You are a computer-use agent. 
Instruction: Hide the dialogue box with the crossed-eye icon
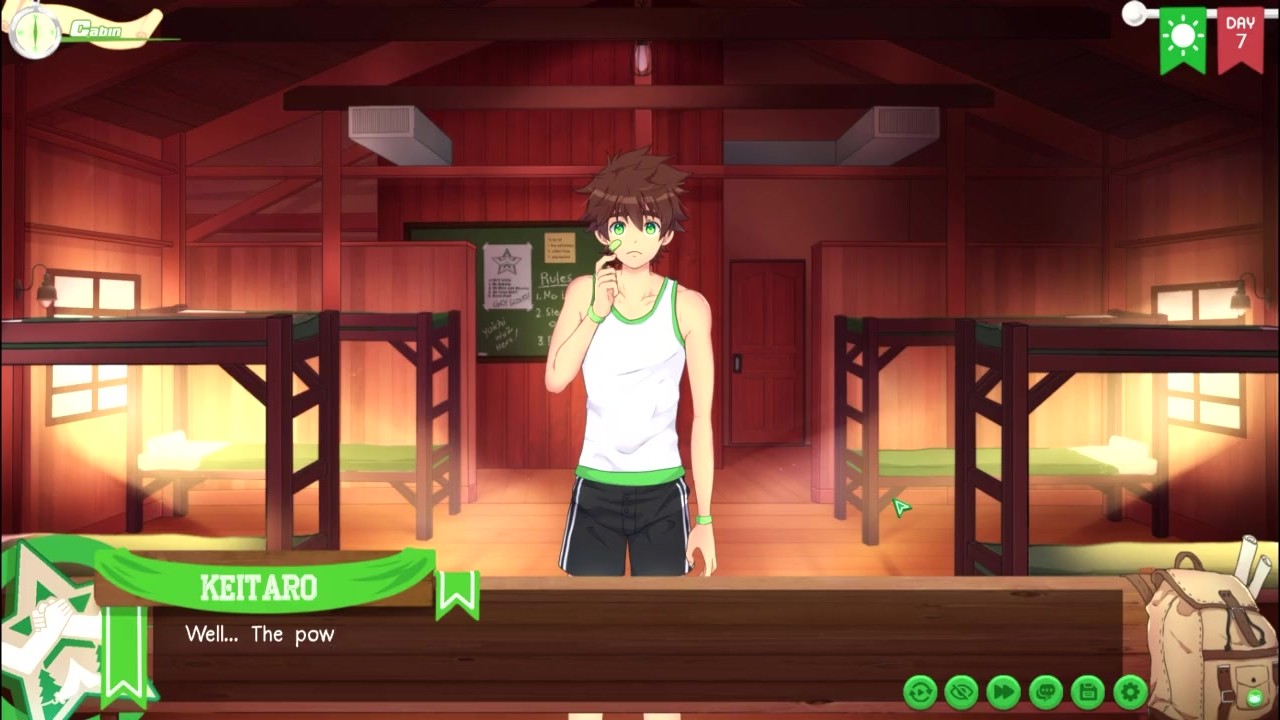962,691
